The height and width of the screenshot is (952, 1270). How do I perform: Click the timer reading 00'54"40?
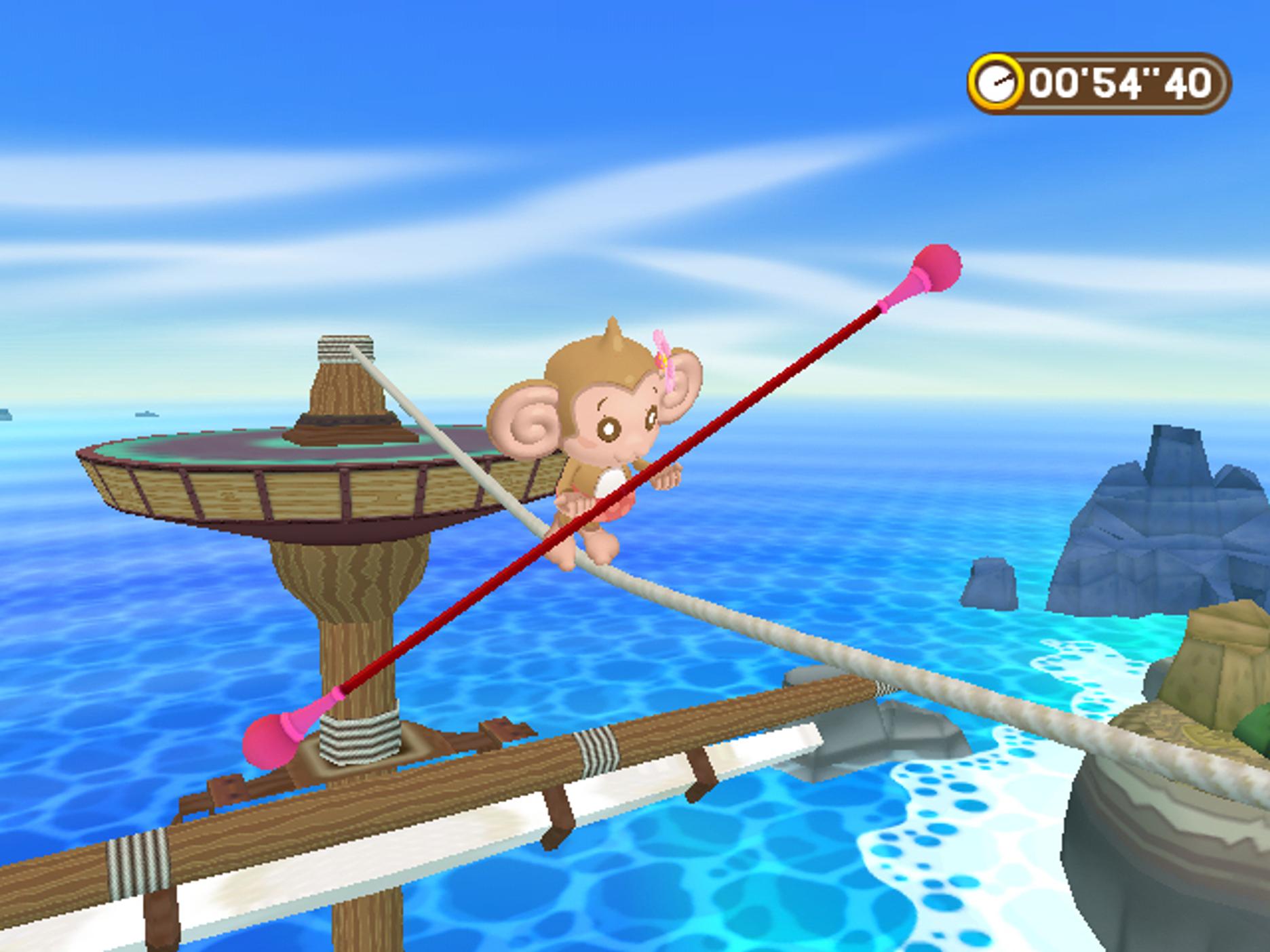click(1119, 83)
